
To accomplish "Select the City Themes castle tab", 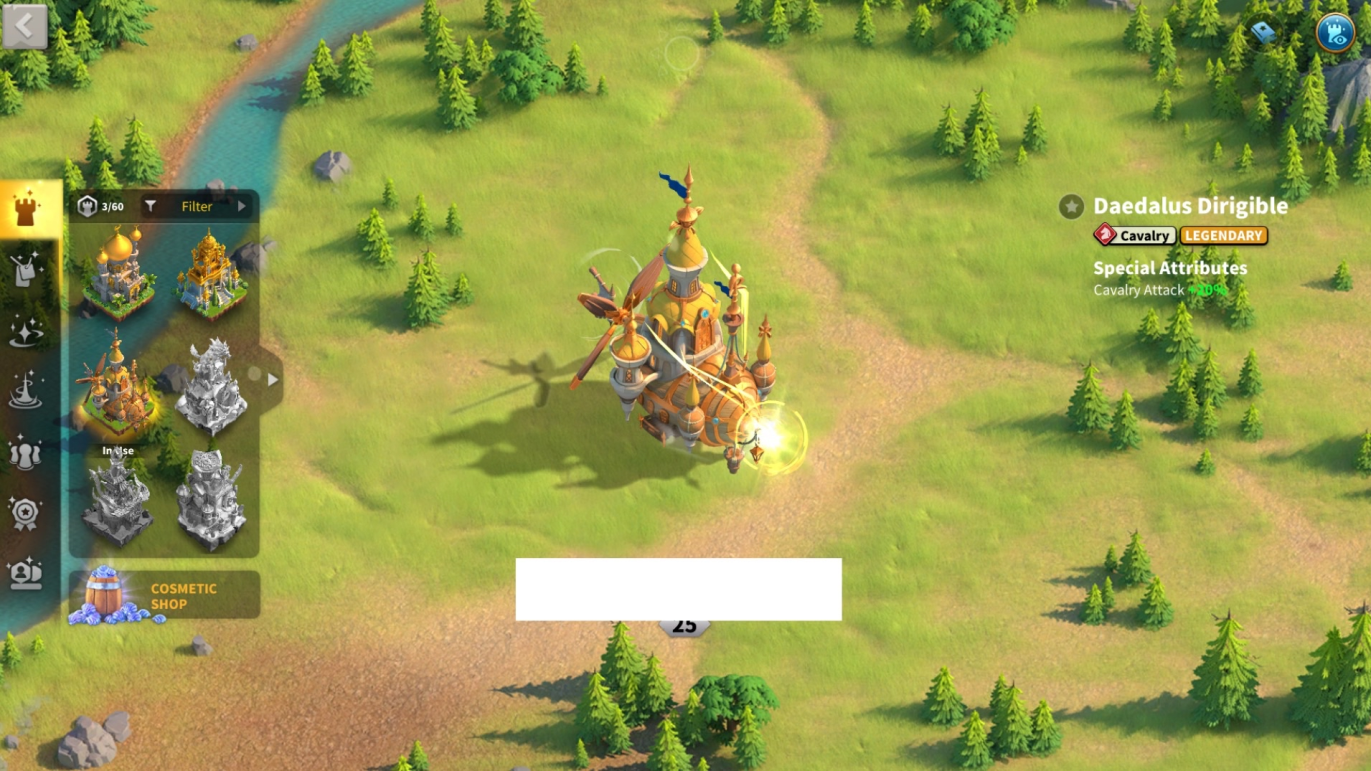I will tap(27, 210).
